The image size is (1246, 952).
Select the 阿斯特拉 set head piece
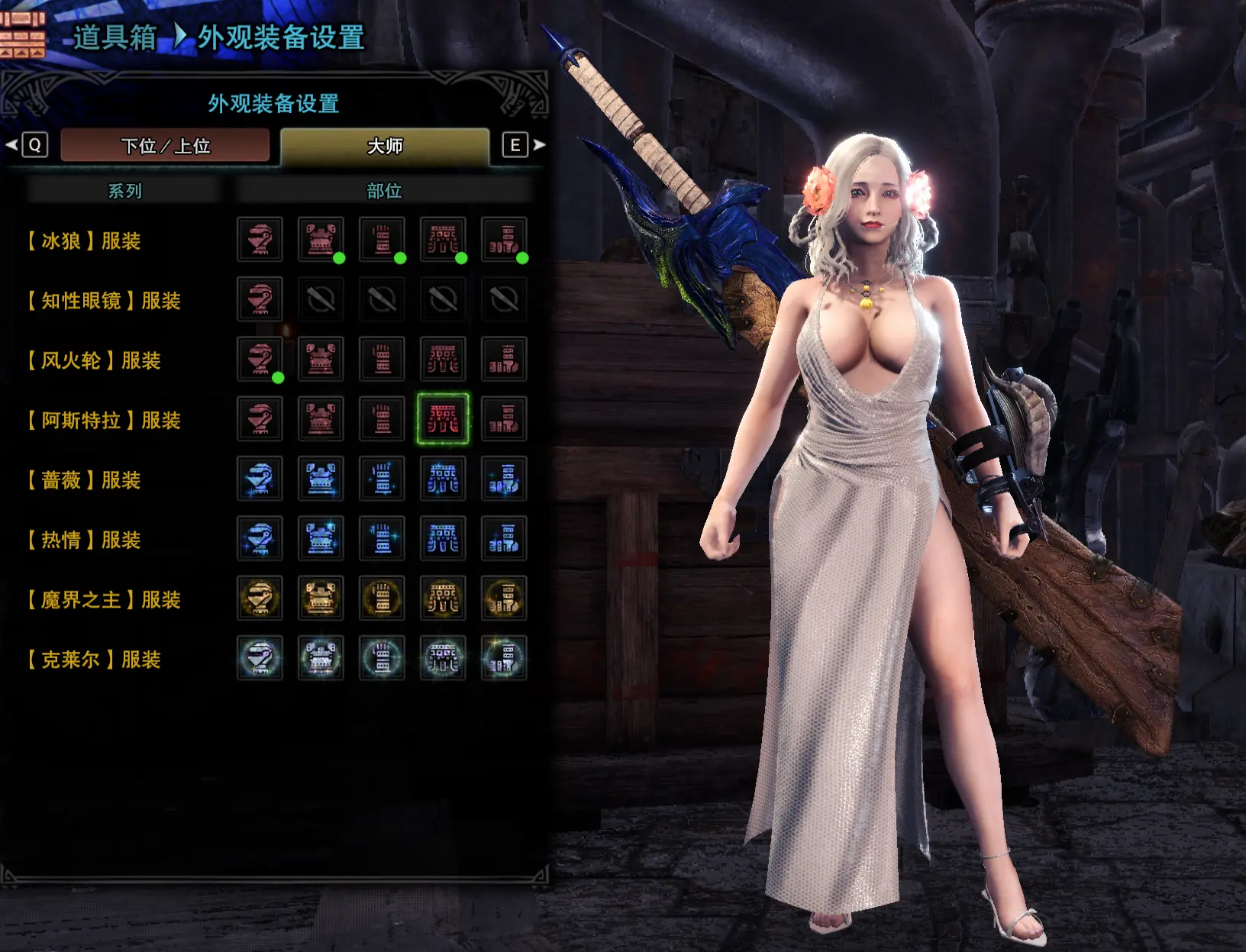click(260, 418)
